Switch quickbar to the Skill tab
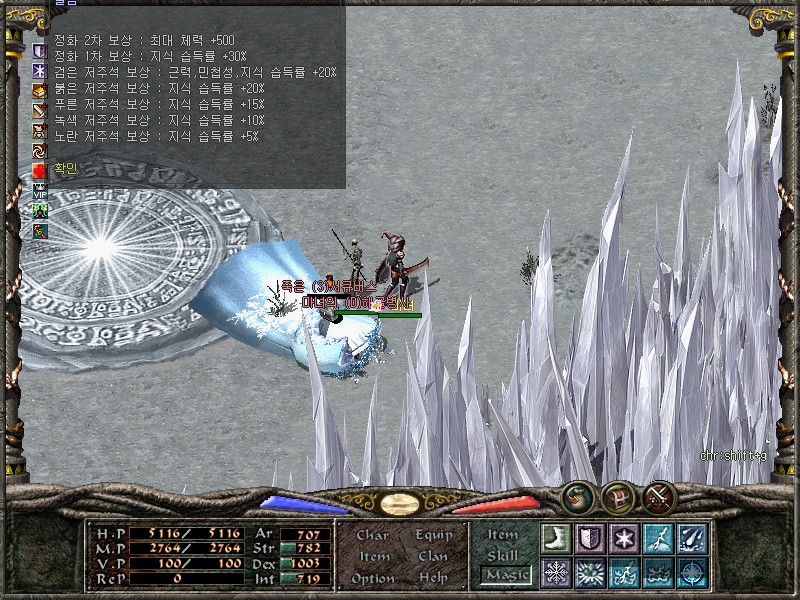The width and height of the screenshot is (800, 600). click(503, 555)
